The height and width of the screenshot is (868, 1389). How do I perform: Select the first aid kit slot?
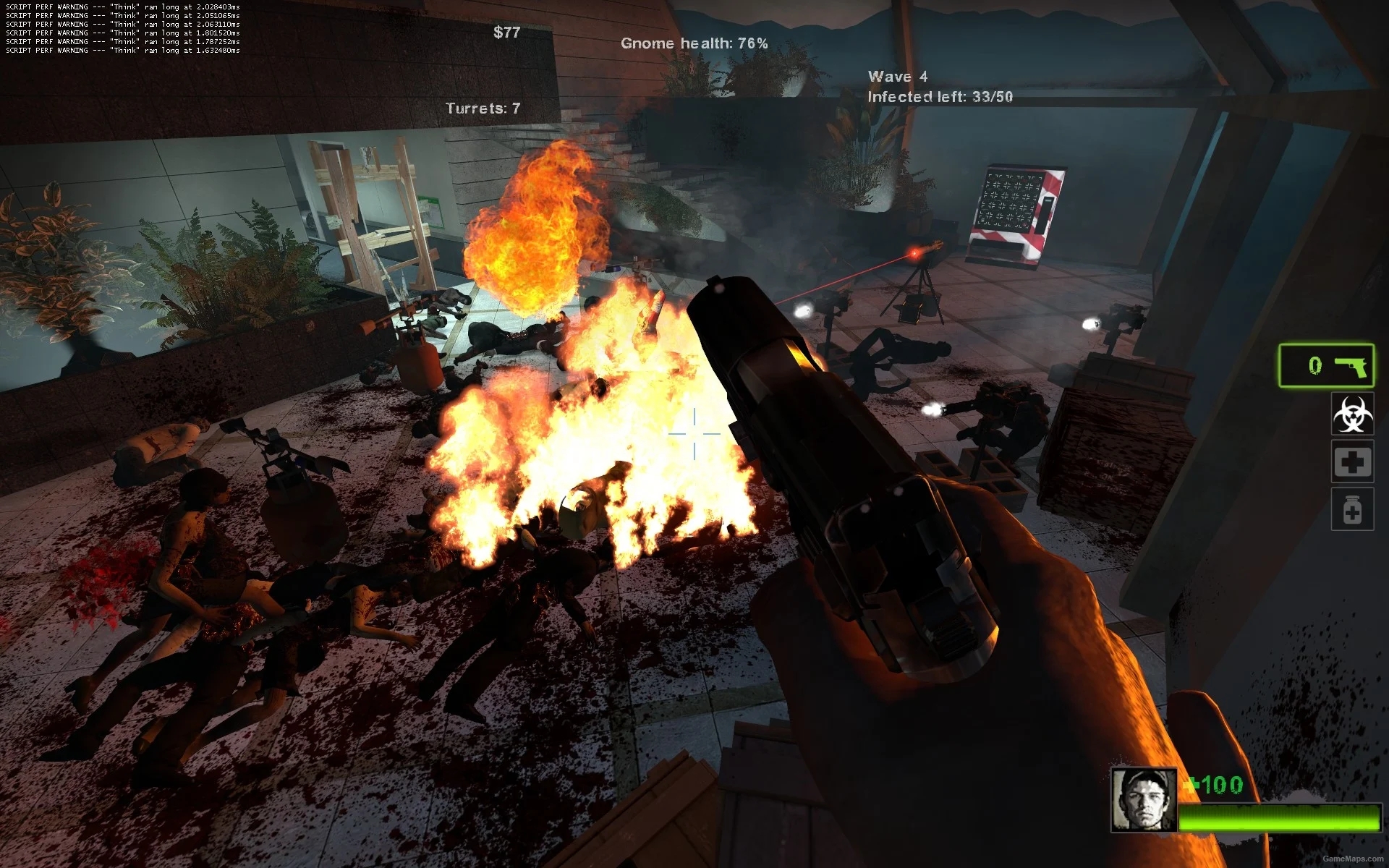click(1352, 461)
